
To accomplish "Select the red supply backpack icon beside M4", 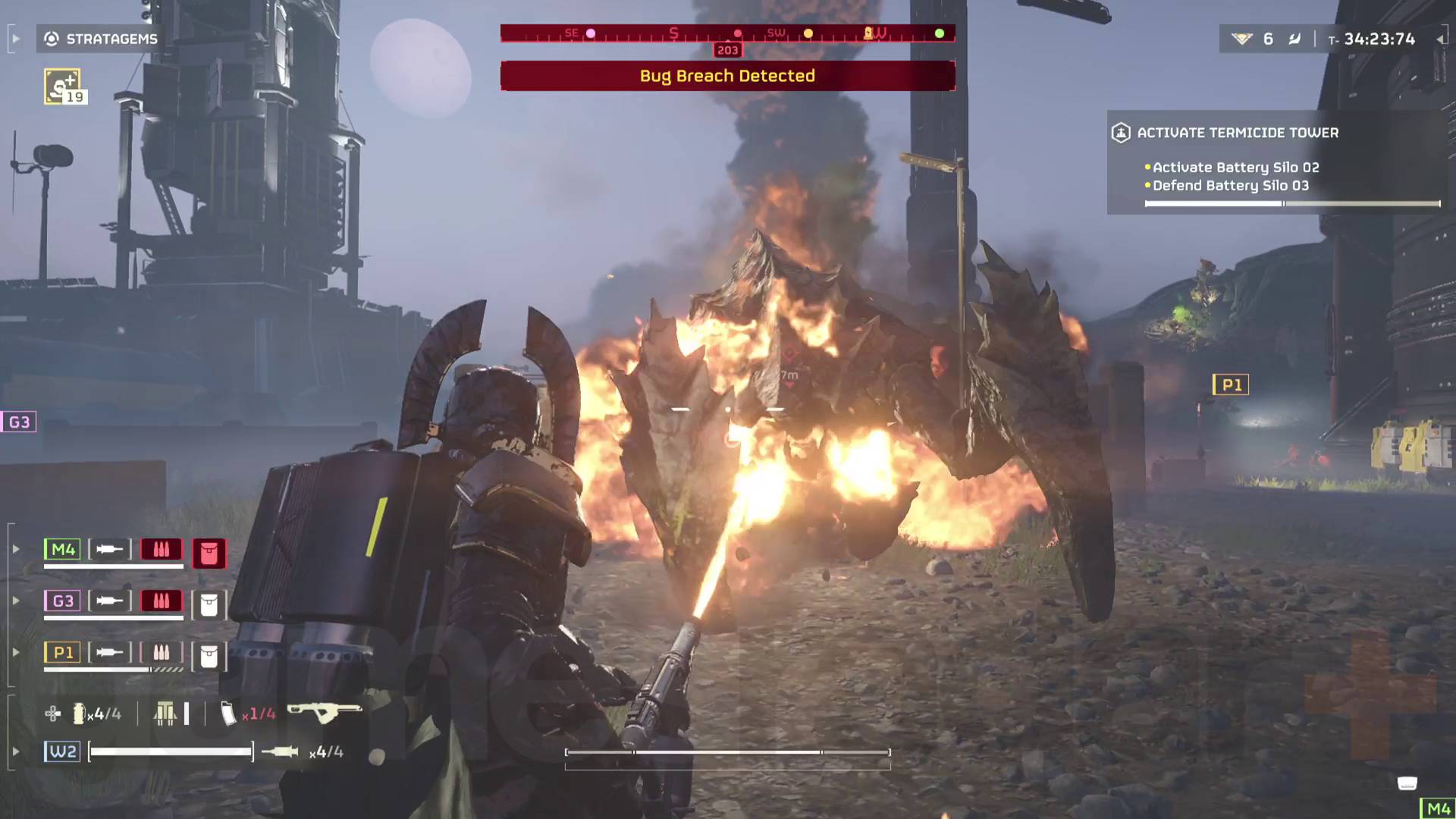I will (209, 554).
